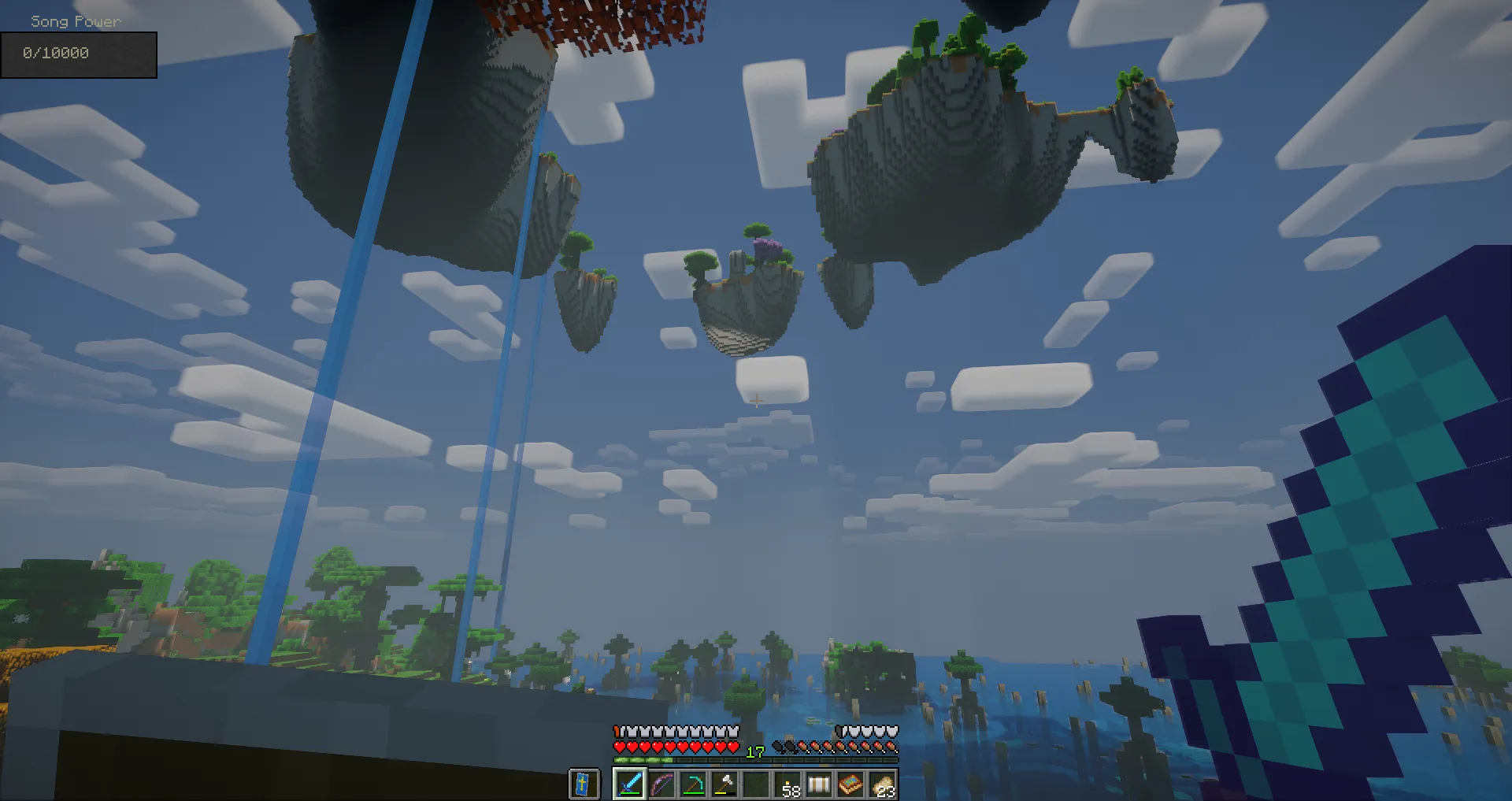This screenshot has height=801, width=1512.
Task: Select the enchanted bow in the hotbar
Action: coord(661,784)
